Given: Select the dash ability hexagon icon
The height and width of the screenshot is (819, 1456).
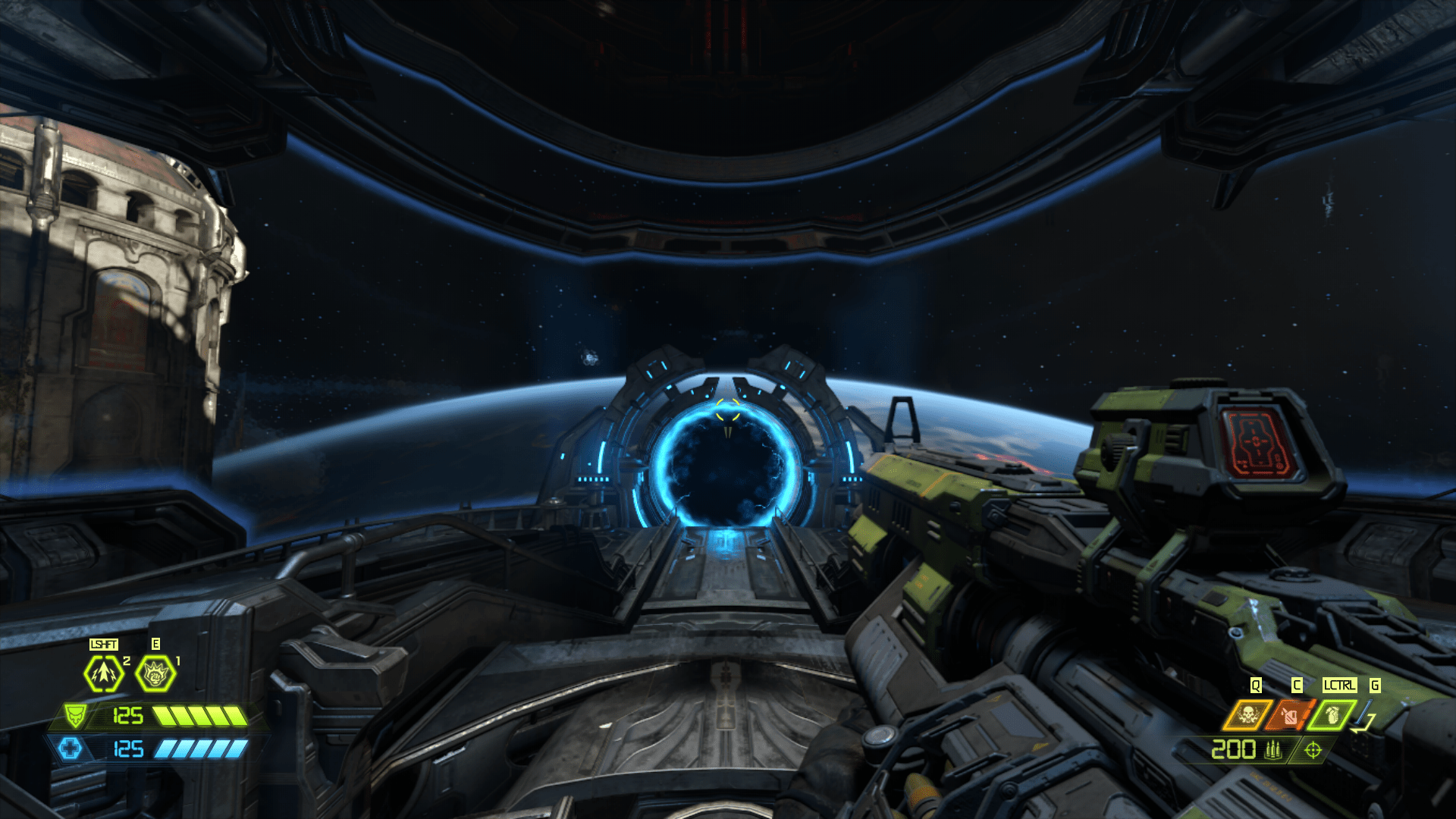Looking at the screenshot, I should tap(103, 673).
